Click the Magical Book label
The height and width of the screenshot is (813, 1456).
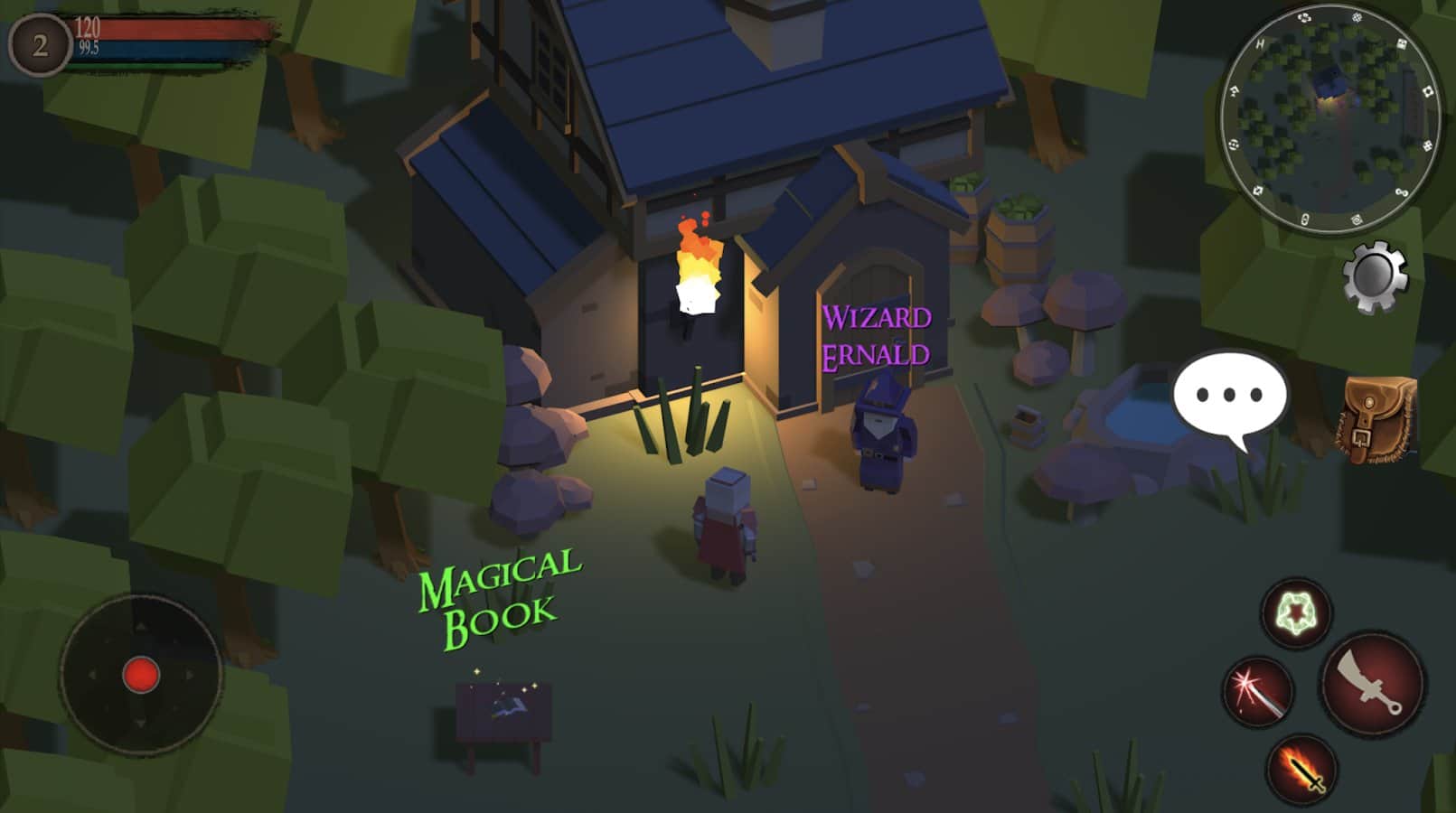499,597
